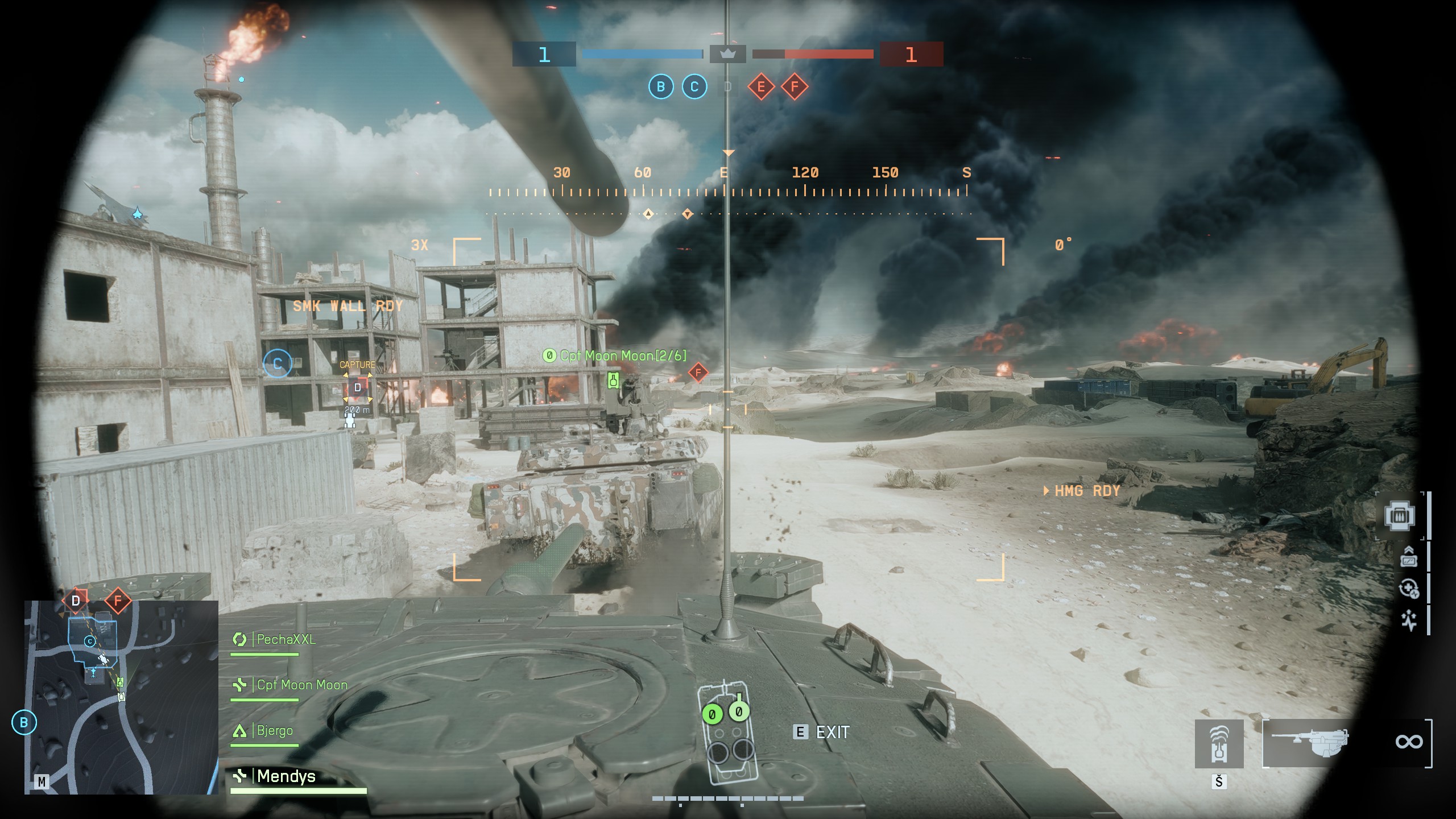The image size is (1456, 819).
Task: Activate the system repair cross icon
Action: click(x=1409, y=589)
